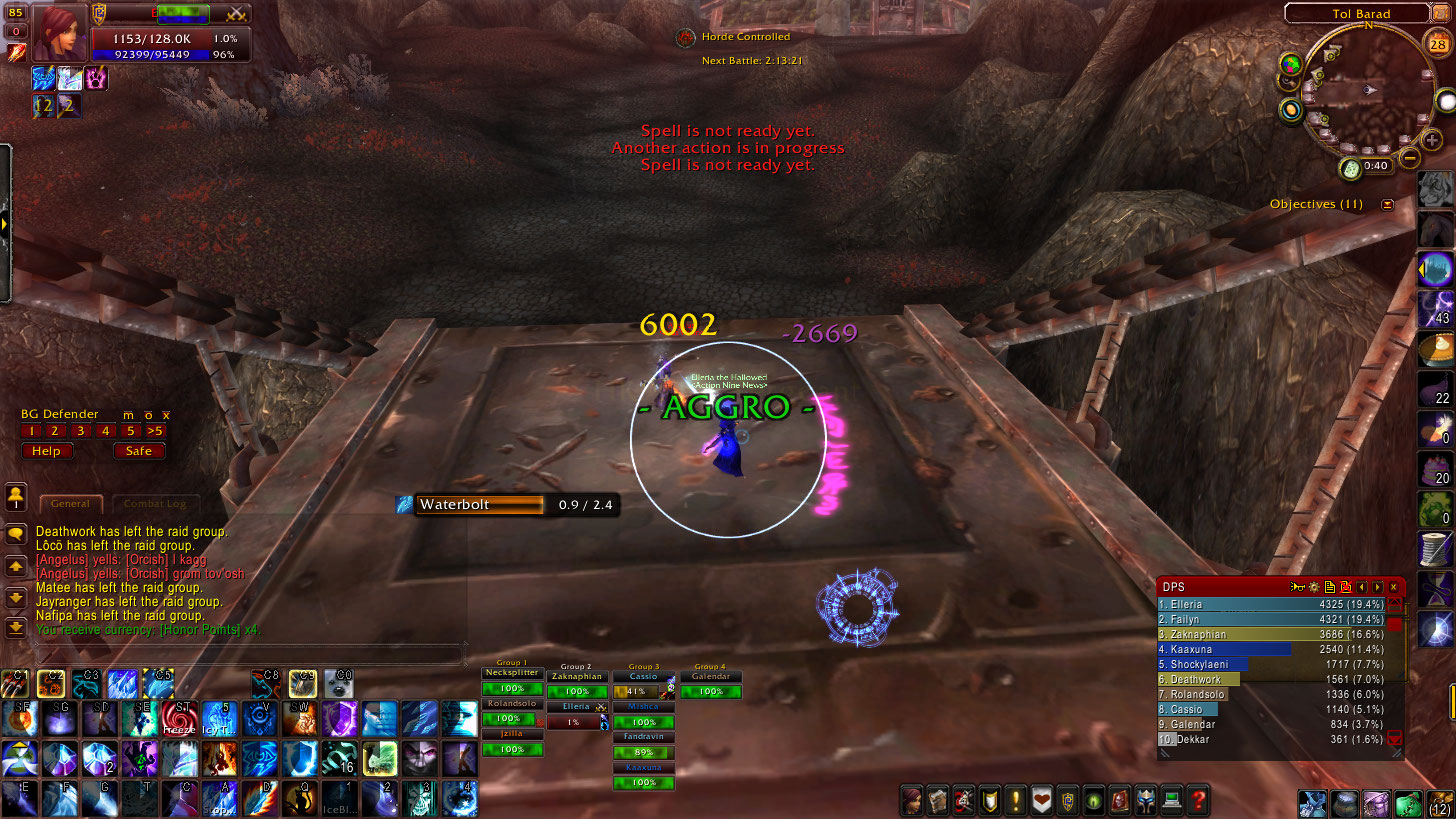The image size is (1456, 819).
Task: Click the BG Defender Safe button
Action: coord(139,451)
